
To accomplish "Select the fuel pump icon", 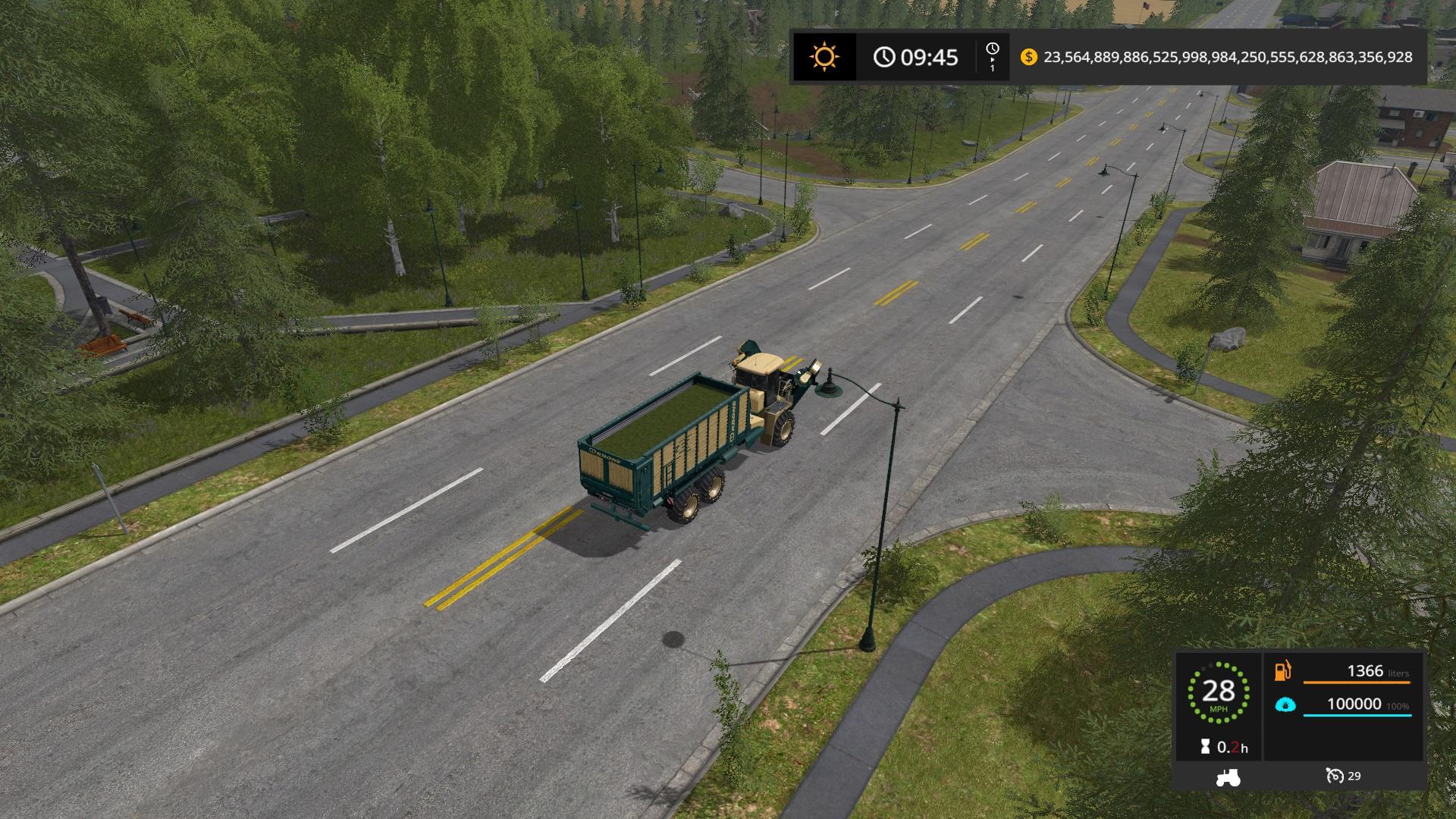I will click(1283, 671).
